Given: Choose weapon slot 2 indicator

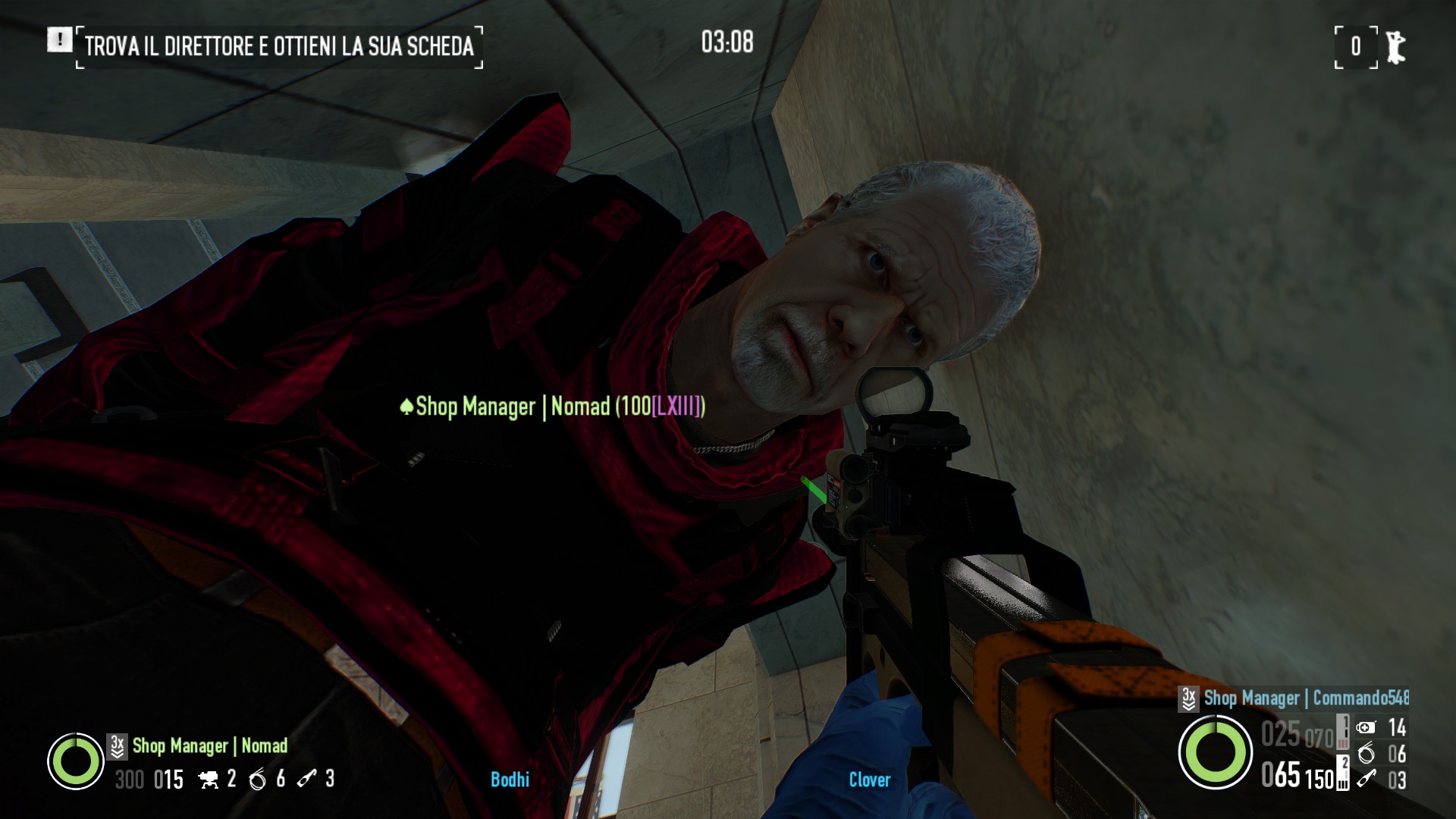Looking at the screenshot, I should [x=1342, y=773].
